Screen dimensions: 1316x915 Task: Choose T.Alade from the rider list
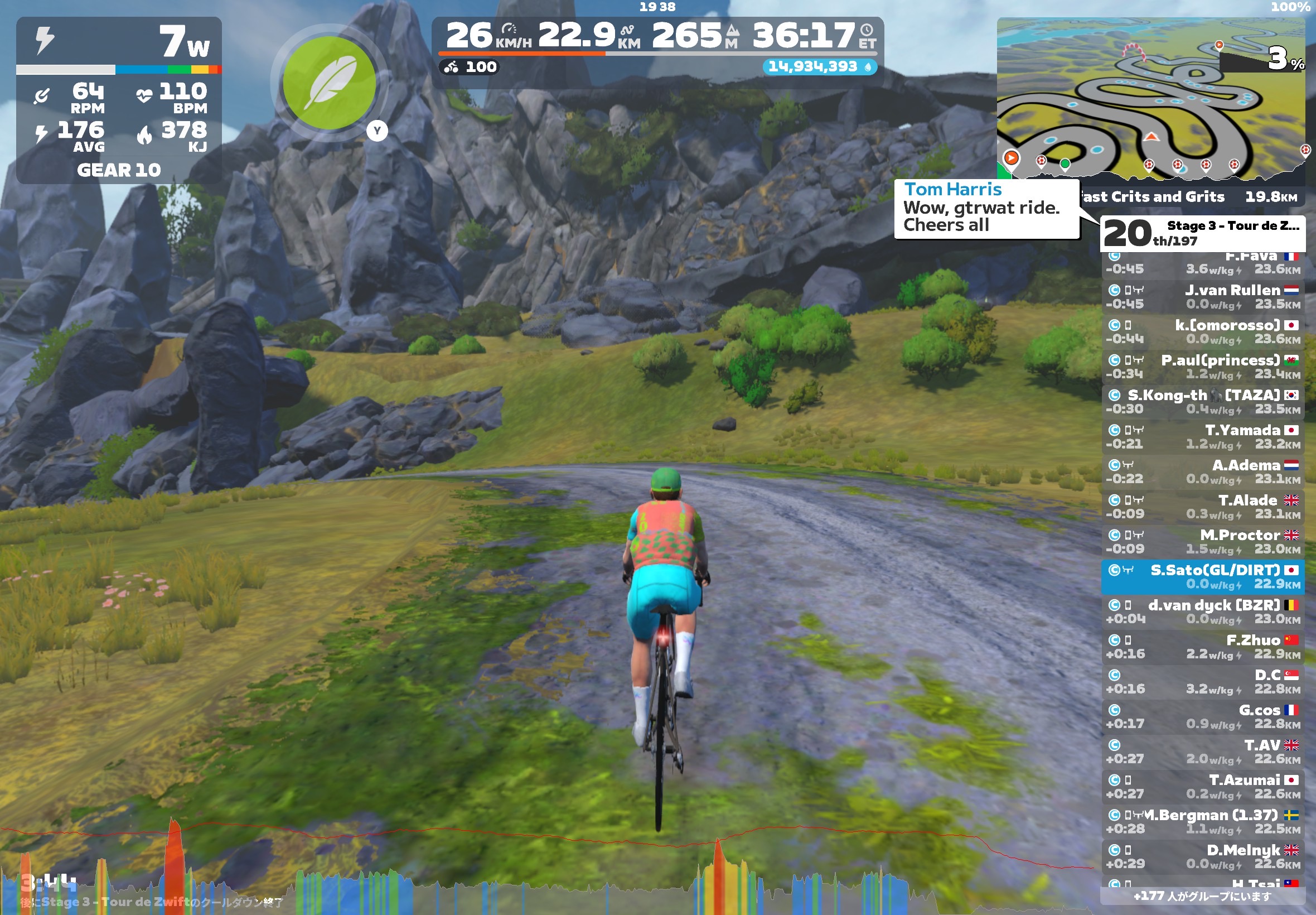(1203, 506)
